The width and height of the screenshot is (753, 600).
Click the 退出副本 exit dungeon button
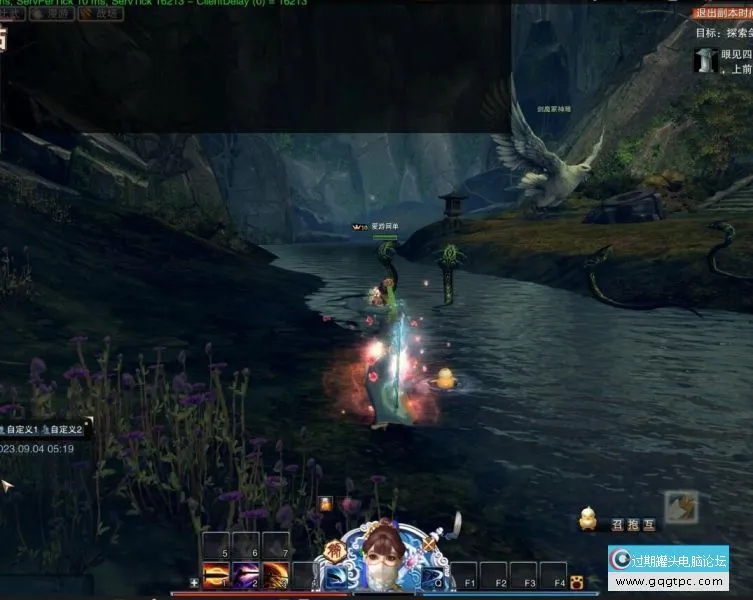pyautogui.click(x=723, y=13)
